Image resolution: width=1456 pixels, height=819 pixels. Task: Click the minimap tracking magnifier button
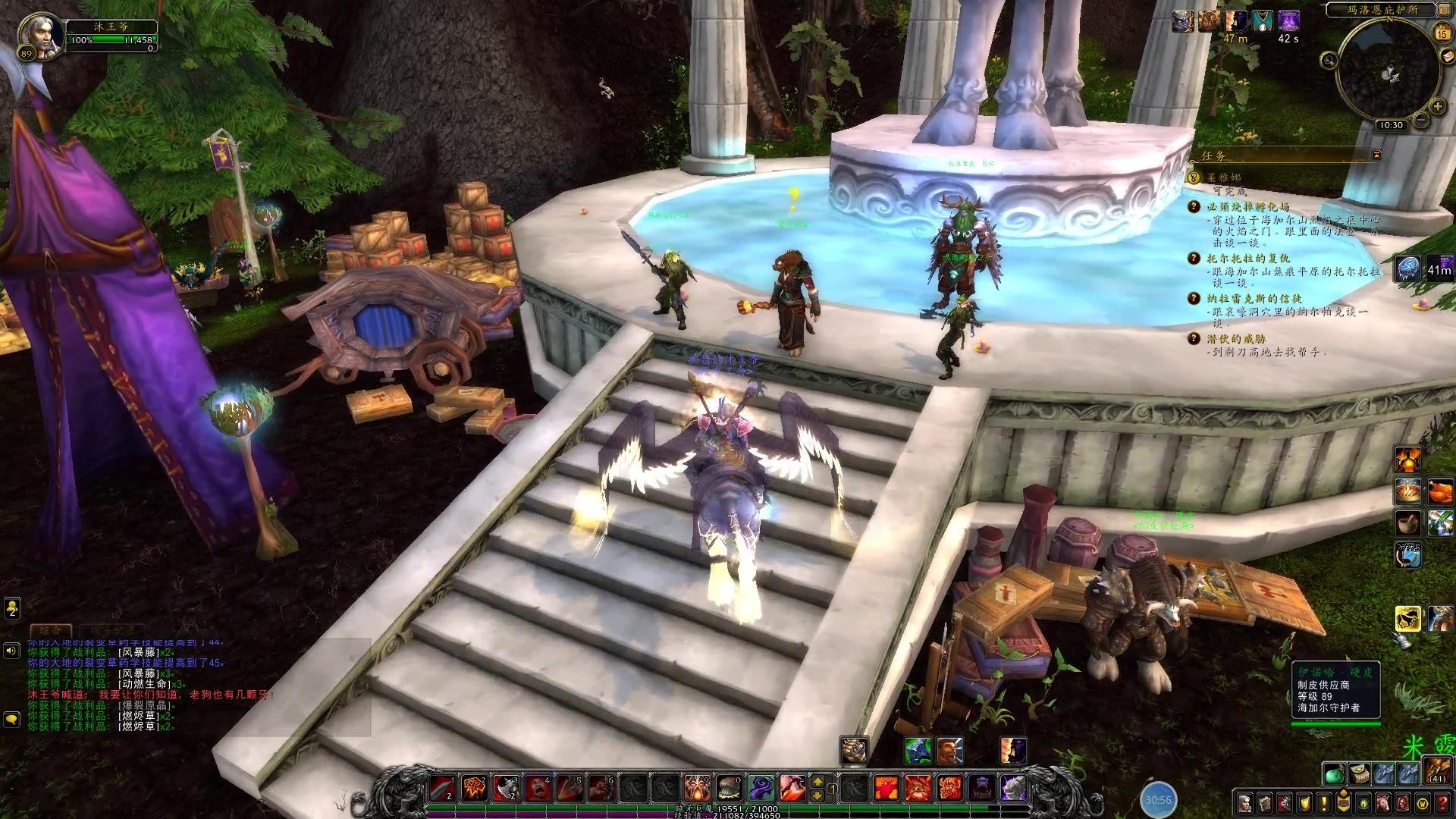pyautogui.click(x=1328, y=61)
